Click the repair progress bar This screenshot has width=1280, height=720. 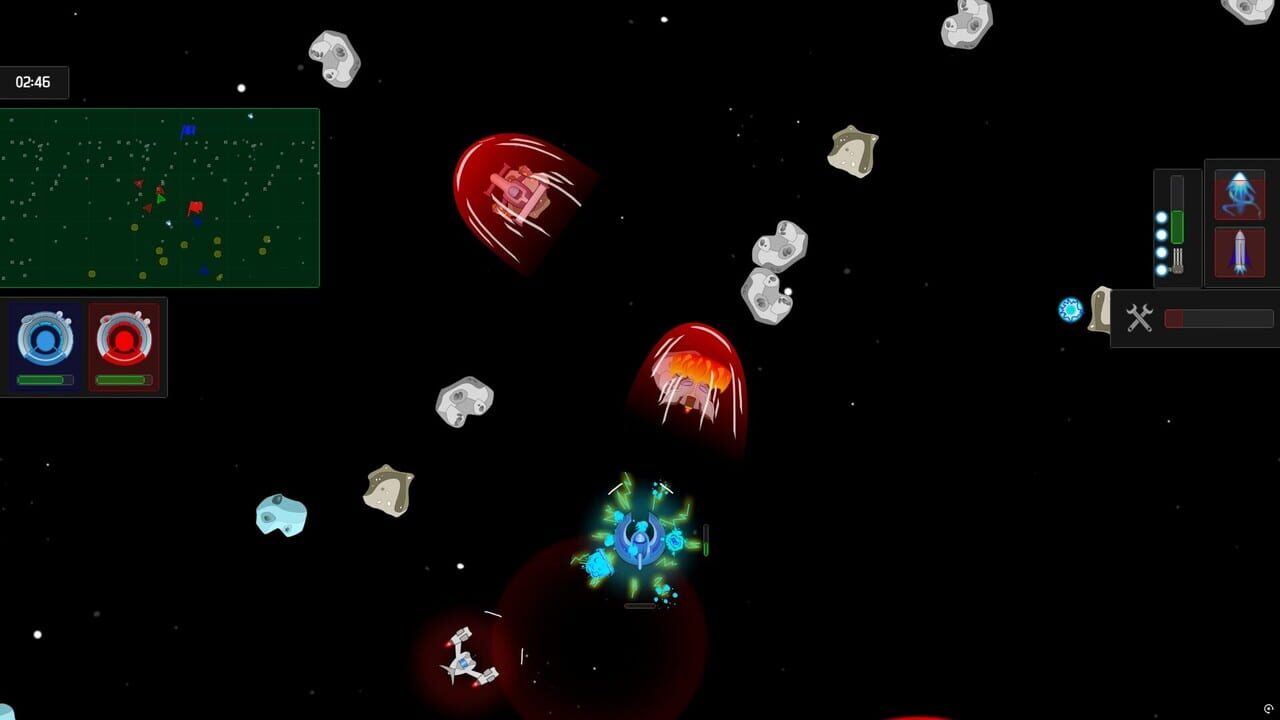pos(1217,318)
